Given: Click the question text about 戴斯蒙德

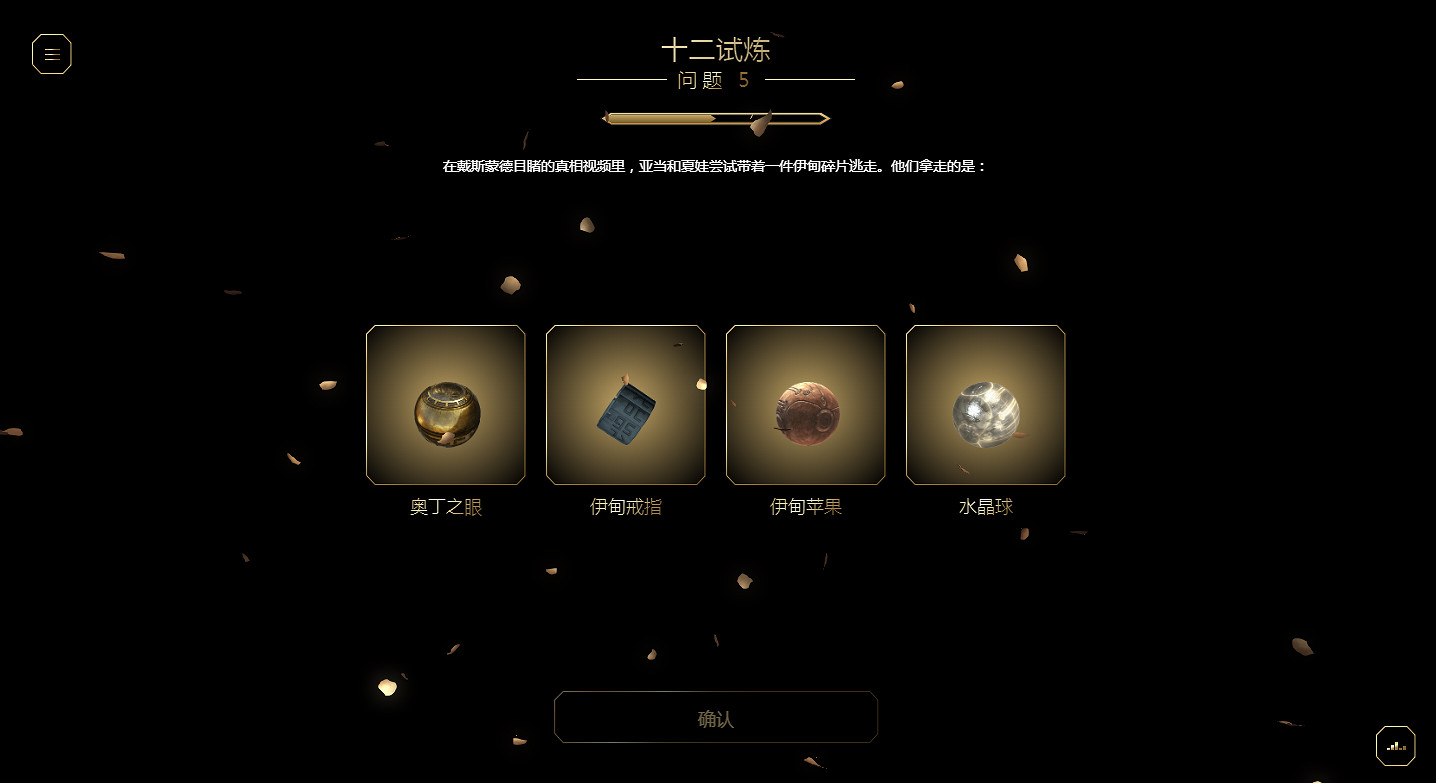Looking at the screenshot, I should 714,166.
